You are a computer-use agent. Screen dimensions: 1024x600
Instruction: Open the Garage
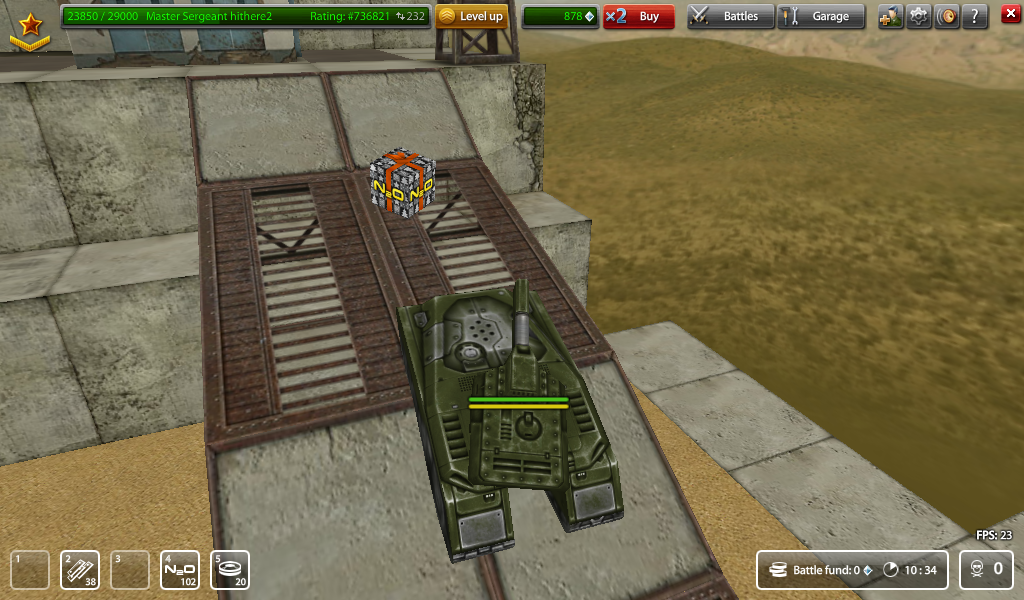pyautogui.click(x=821, y=16)
